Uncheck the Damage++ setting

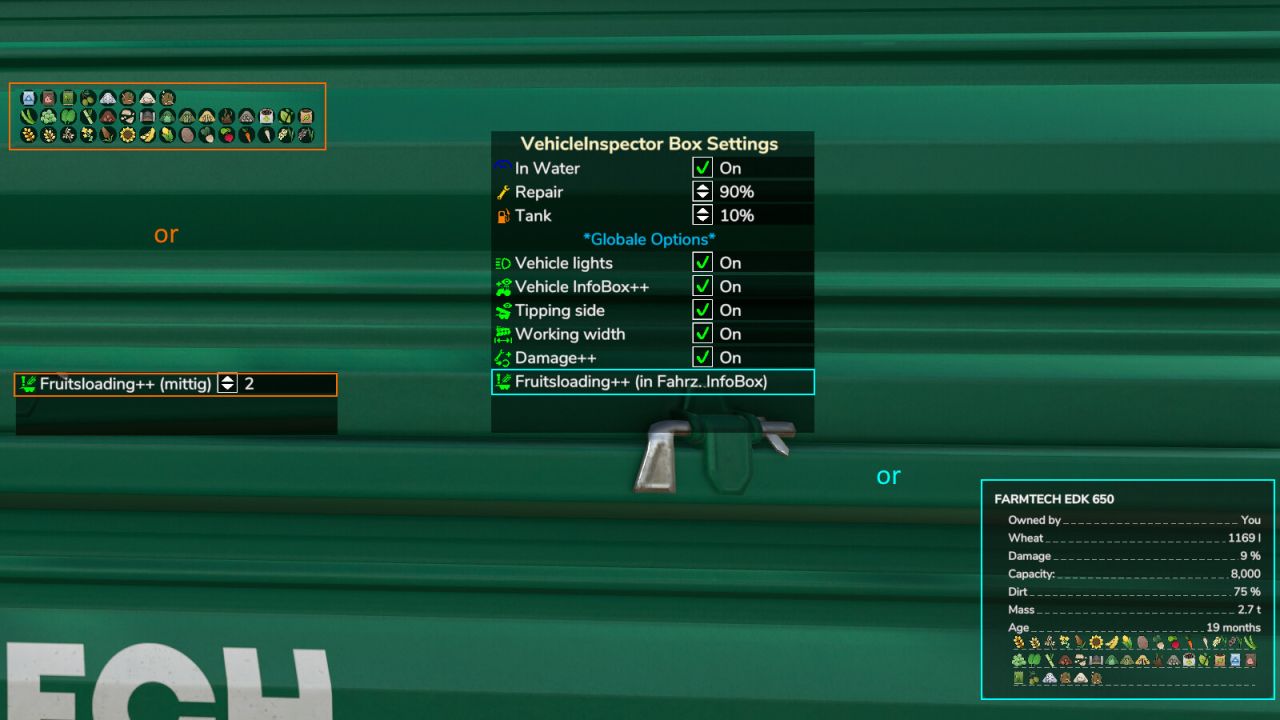[x=703, y=358]
